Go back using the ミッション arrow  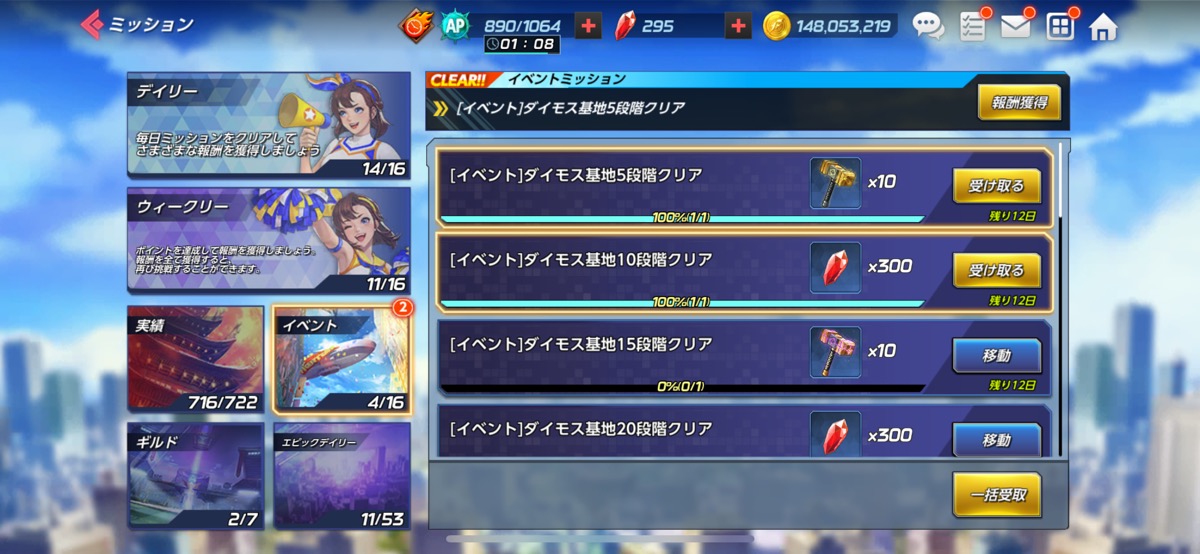click(93, 24)
